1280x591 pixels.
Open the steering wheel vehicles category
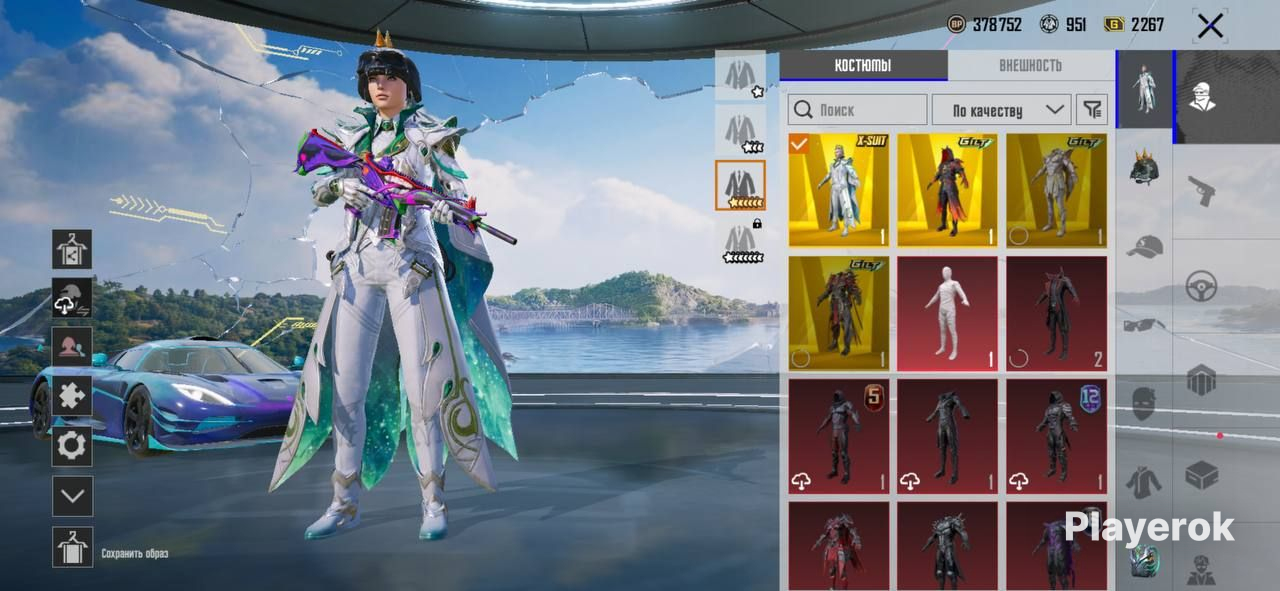1200,286
